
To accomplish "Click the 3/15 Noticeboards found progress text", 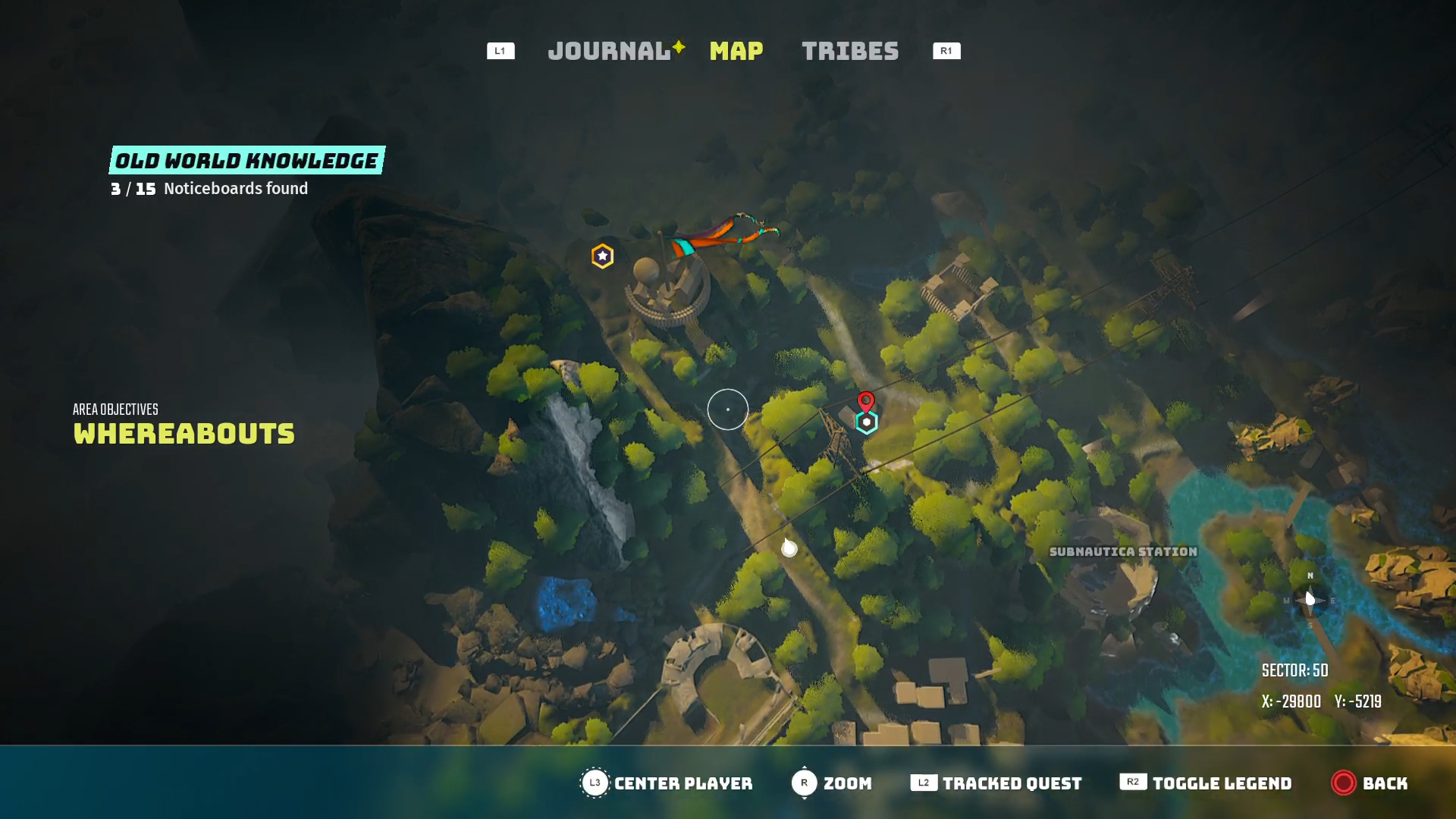I will [x=210, y=189].
